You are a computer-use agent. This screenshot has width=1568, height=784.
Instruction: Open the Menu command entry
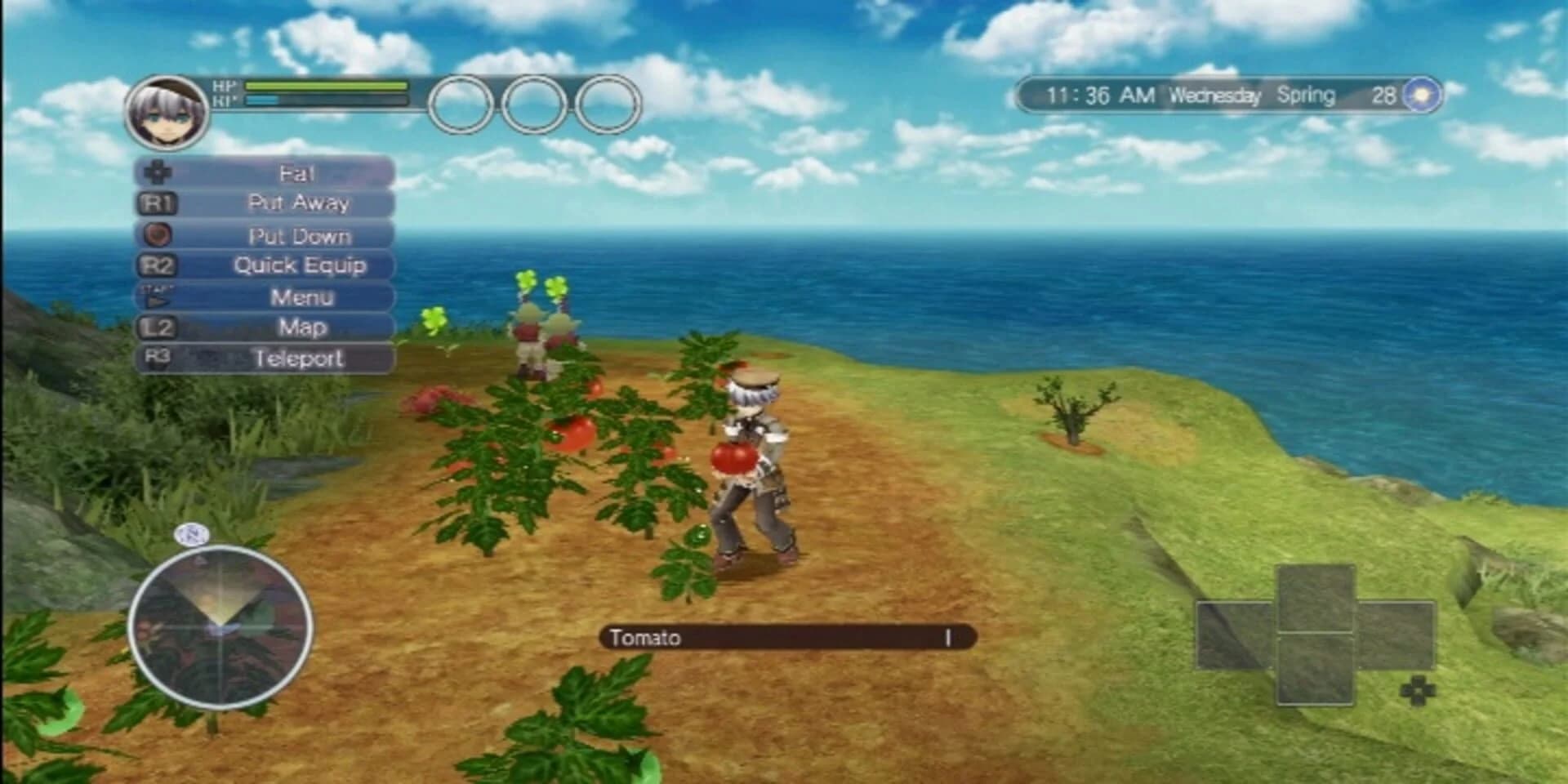pyautogui.click(x=302, y=296)
